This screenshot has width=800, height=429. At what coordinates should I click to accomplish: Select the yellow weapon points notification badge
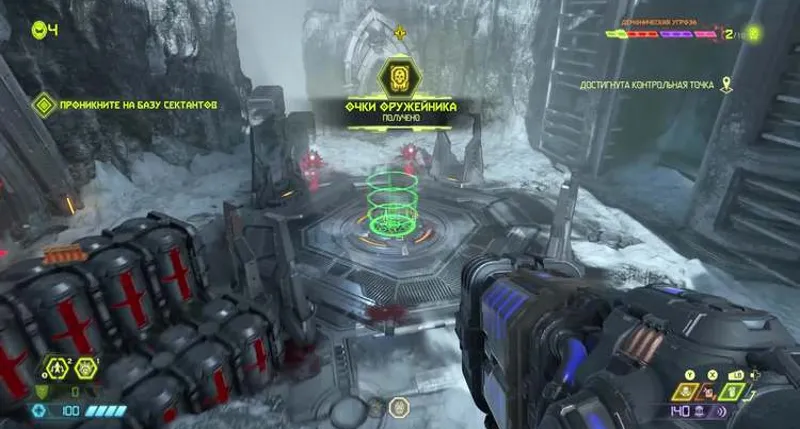400,76
